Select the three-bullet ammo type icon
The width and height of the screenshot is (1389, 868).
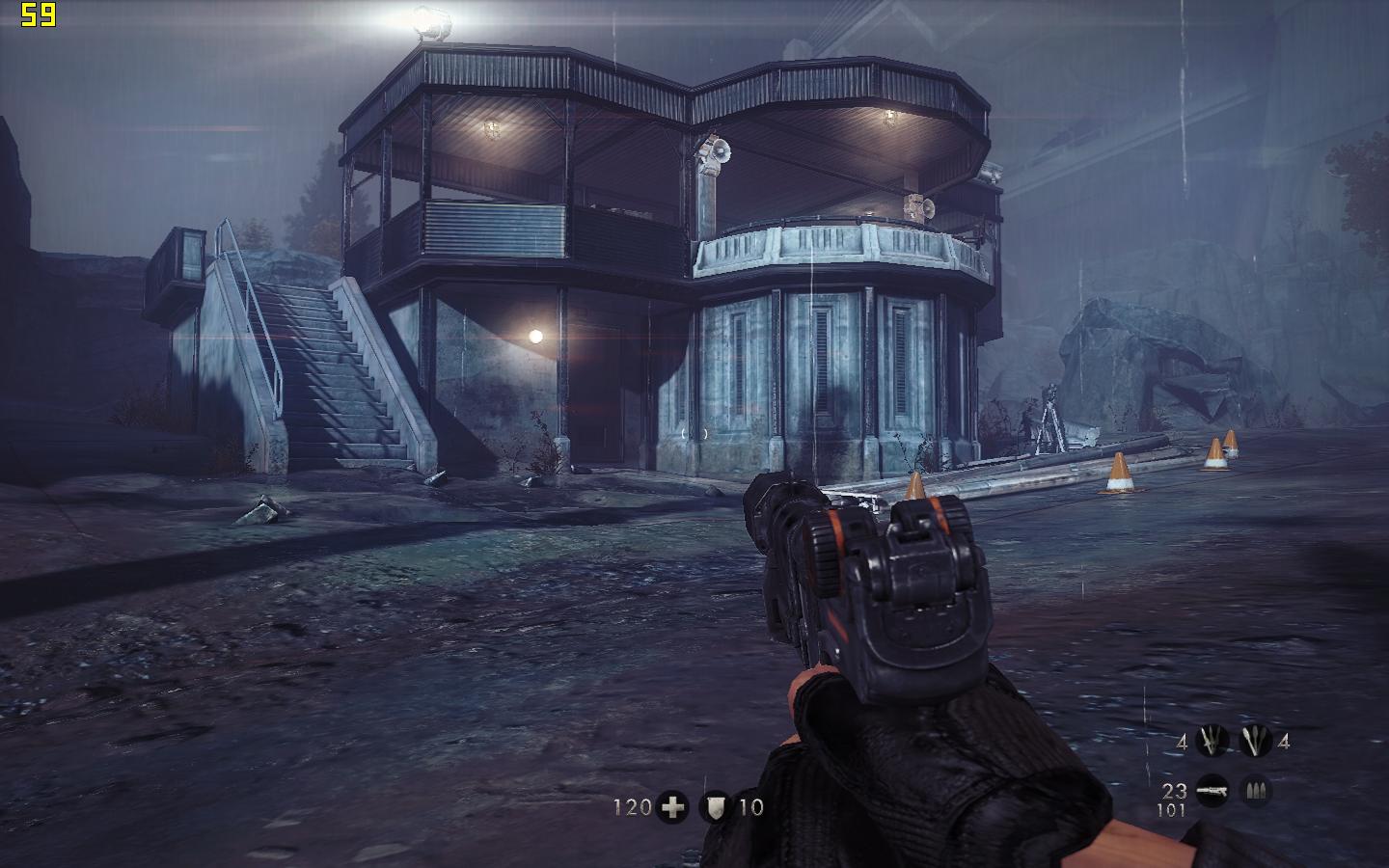click(1256, 792)
